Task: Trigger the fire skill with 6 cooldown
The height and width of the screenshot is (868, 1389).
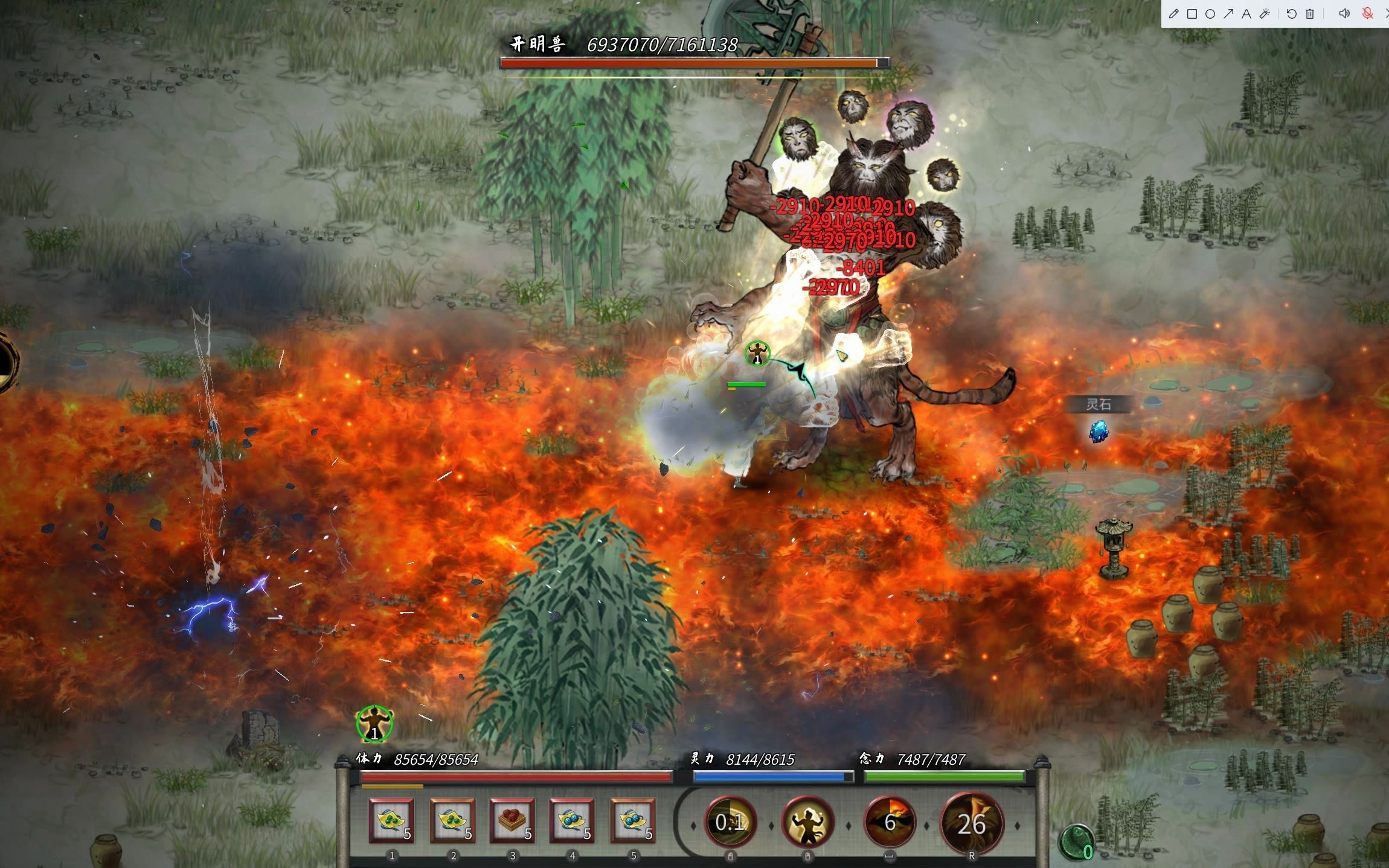Action: pos(890,822)
